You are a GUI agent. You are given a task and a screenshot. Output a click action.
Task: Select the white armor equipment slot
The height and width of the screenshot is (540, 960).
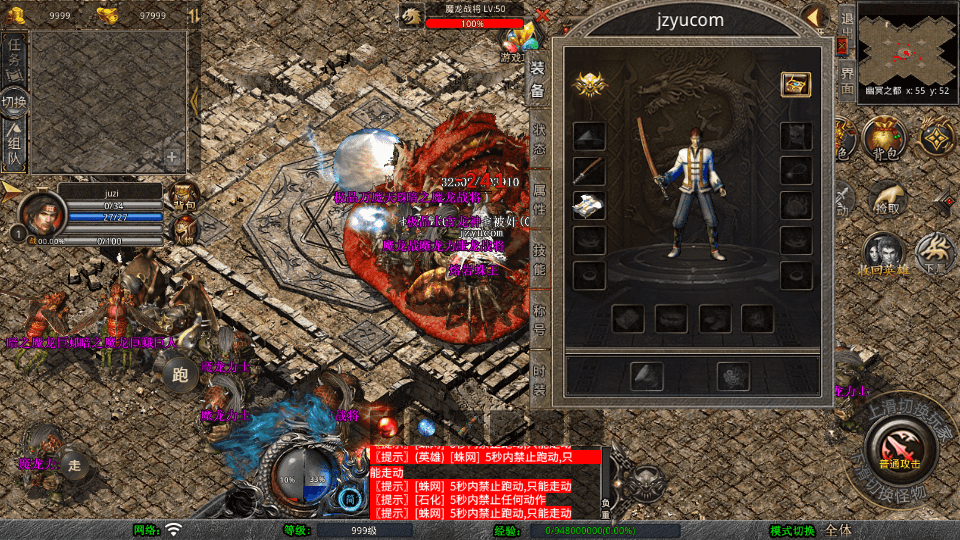tap(590, 206)
